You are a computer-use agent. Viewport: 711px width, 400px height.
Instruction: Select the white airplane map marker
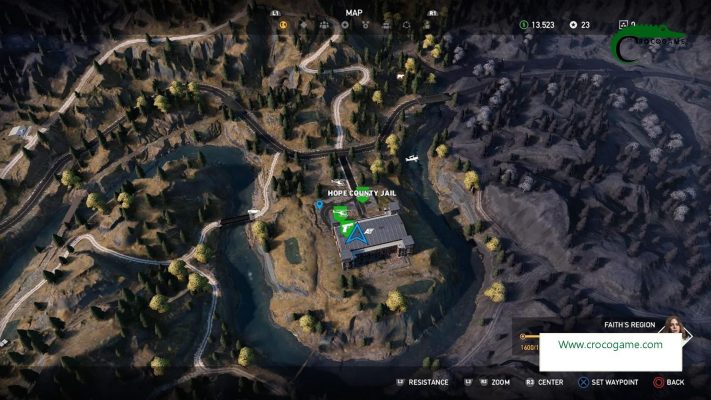pos(411,157)
